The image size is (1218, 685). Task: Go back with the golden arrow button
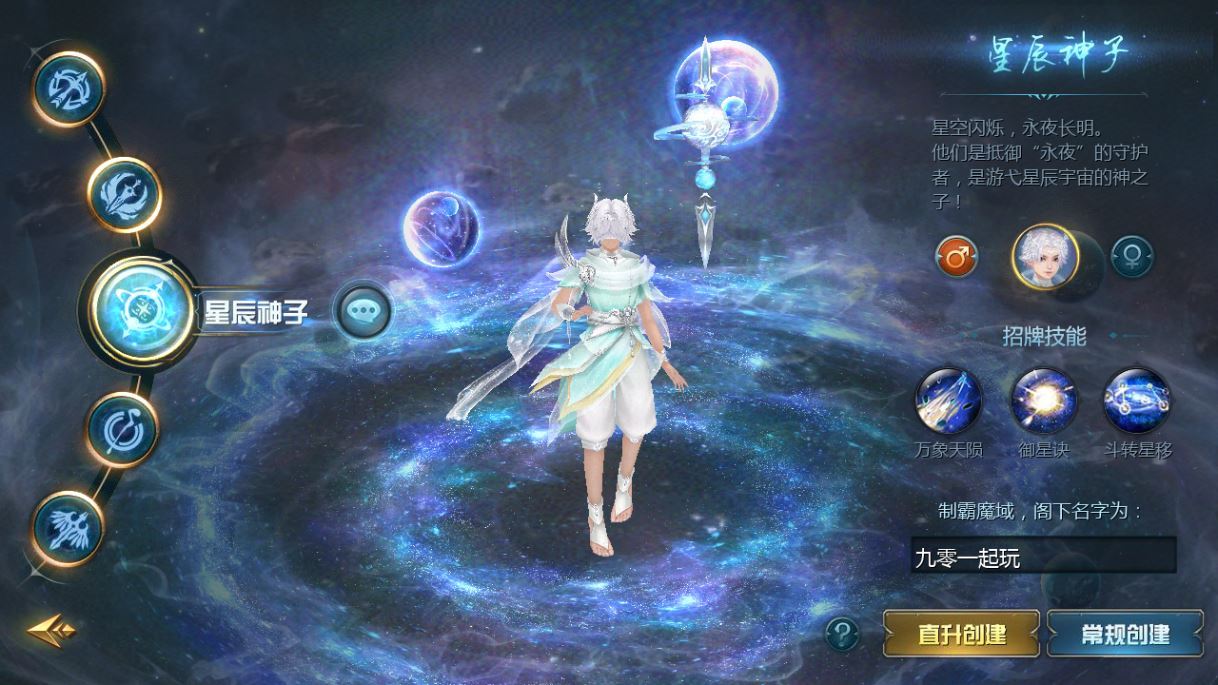pyautogui.click(x=50, y=630)
